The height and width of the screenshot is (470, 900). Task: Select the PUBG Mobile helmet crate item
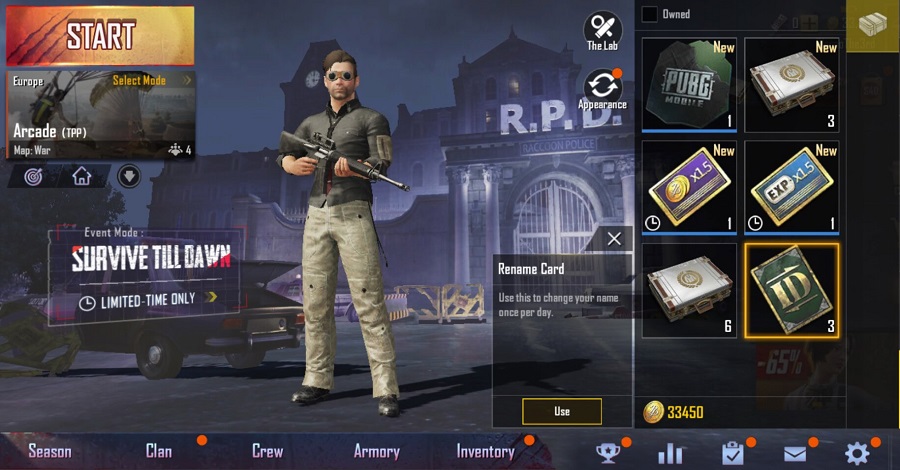pos(687,84)
